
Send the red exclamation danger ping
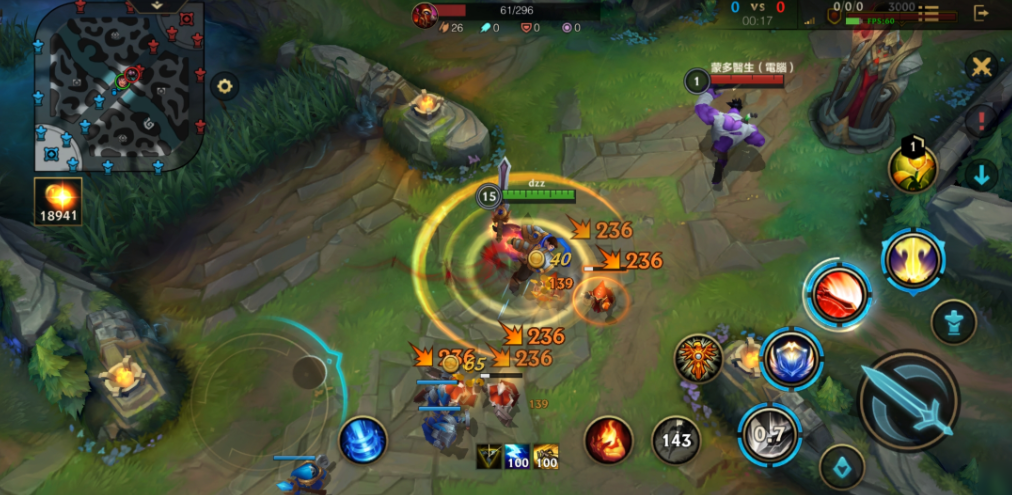982,121
